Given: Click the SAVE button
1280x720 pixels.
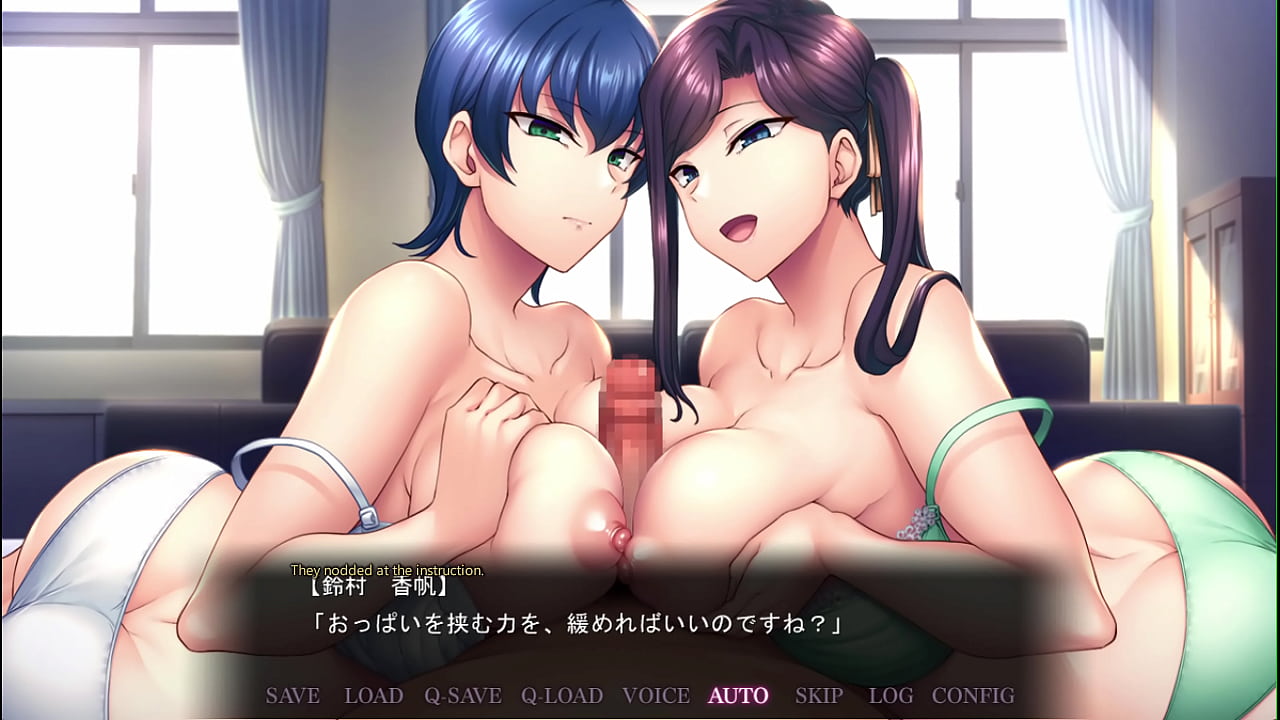Looking at the screenshot, I should click(x=292, y=696).
